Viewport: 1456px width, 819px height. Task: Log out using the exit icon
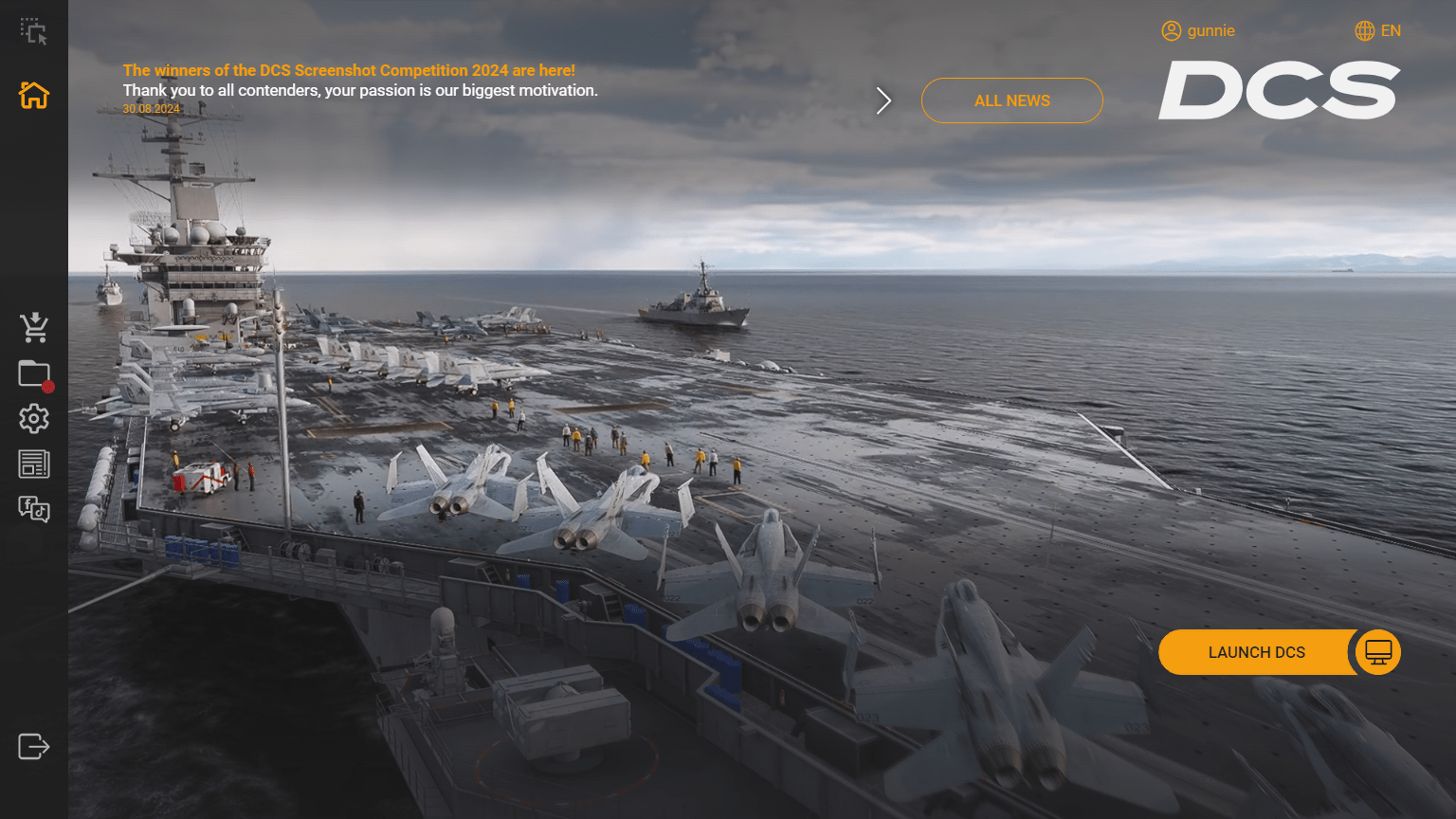coord(34,746)
